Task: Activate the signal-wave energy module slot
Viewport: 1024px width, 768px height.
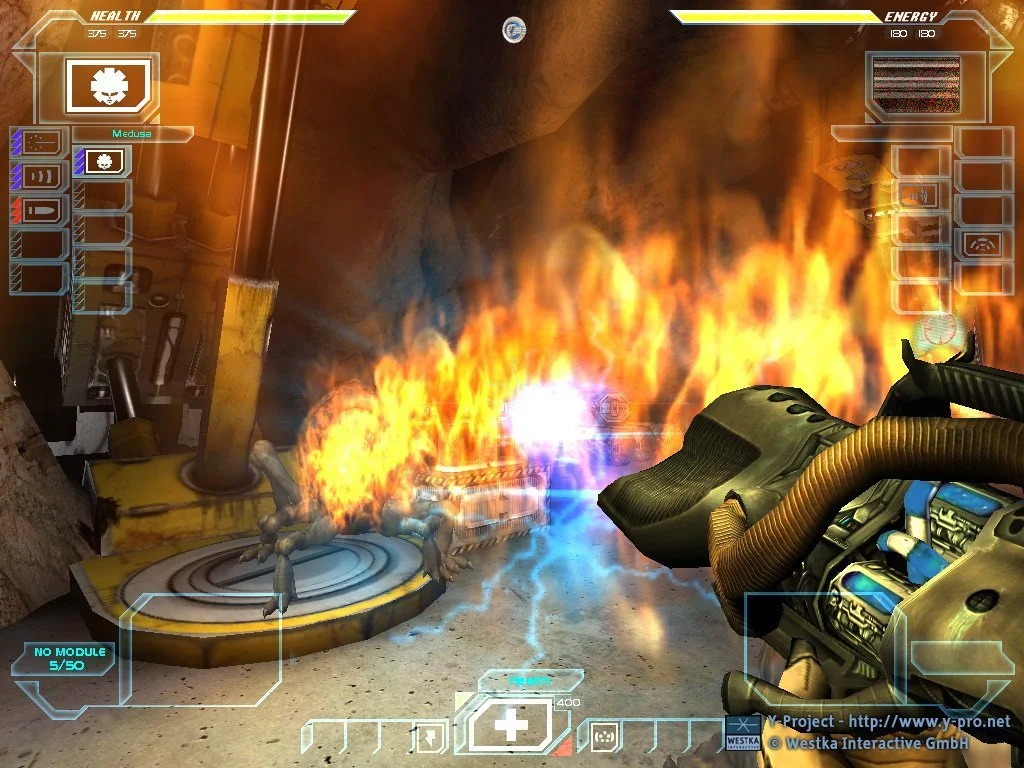Action: (x=984, y=244)
